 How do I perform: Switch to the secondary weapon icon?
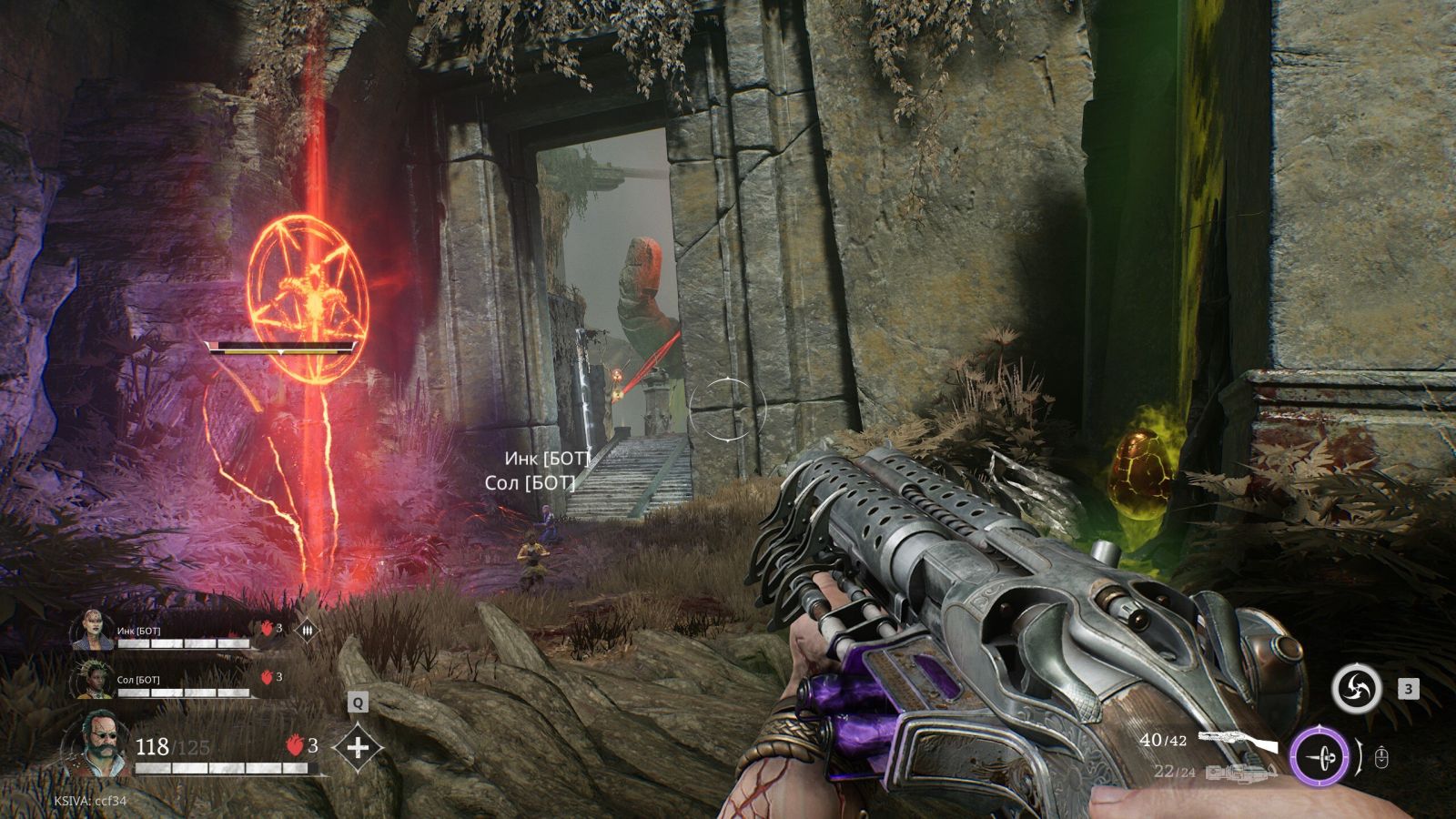1240,773
